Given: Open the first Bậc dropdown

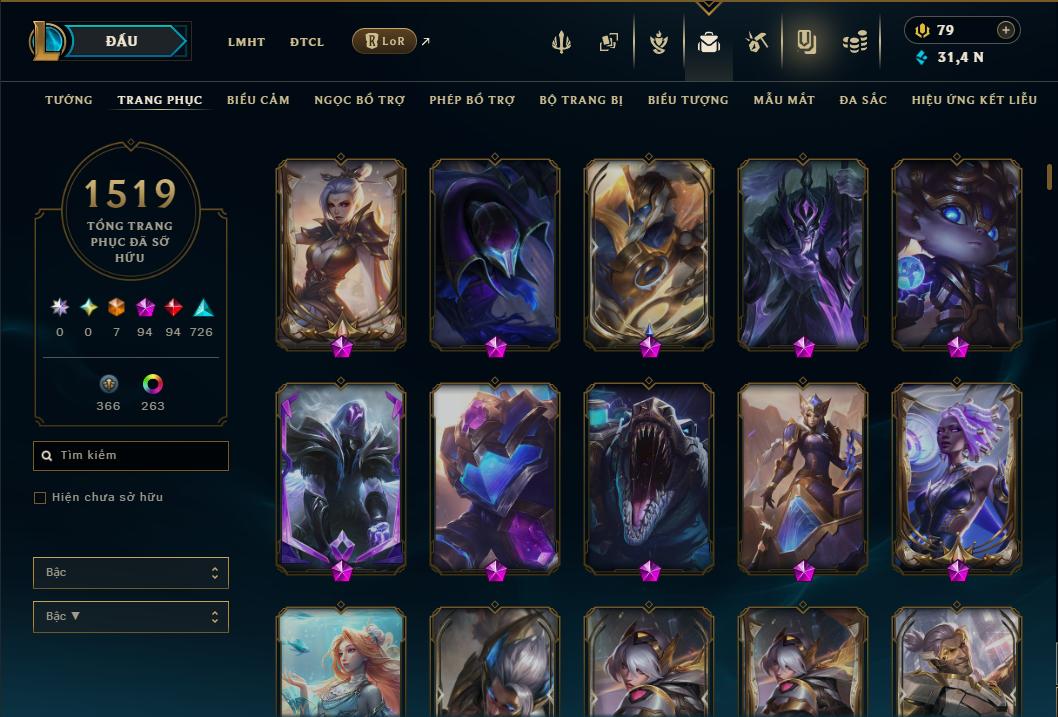Looking at the screenshot, I should point(131,573).
